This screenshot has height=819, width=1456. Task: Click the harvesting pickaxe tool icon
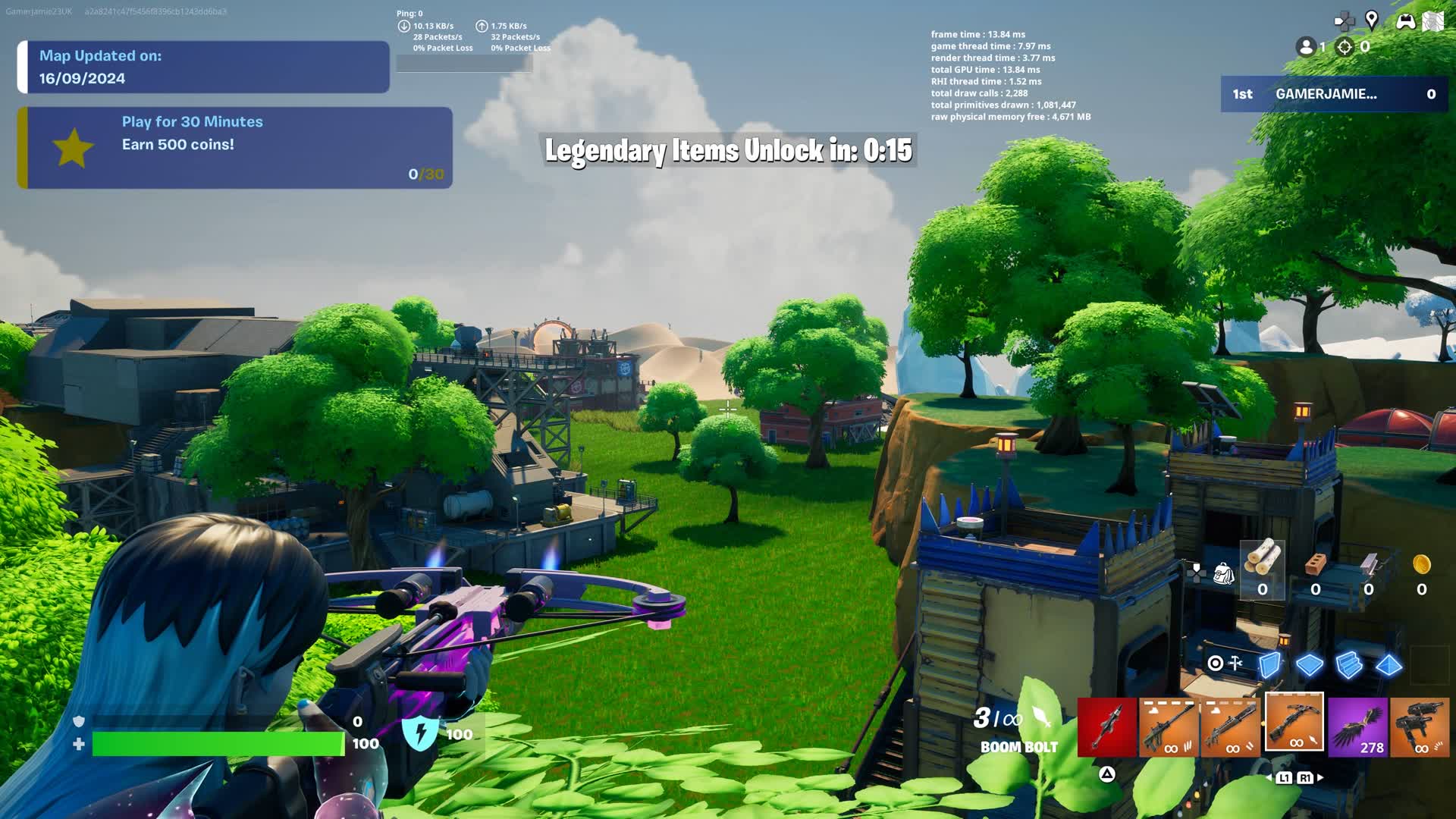pyautogui.click(x=1234, y=663)
